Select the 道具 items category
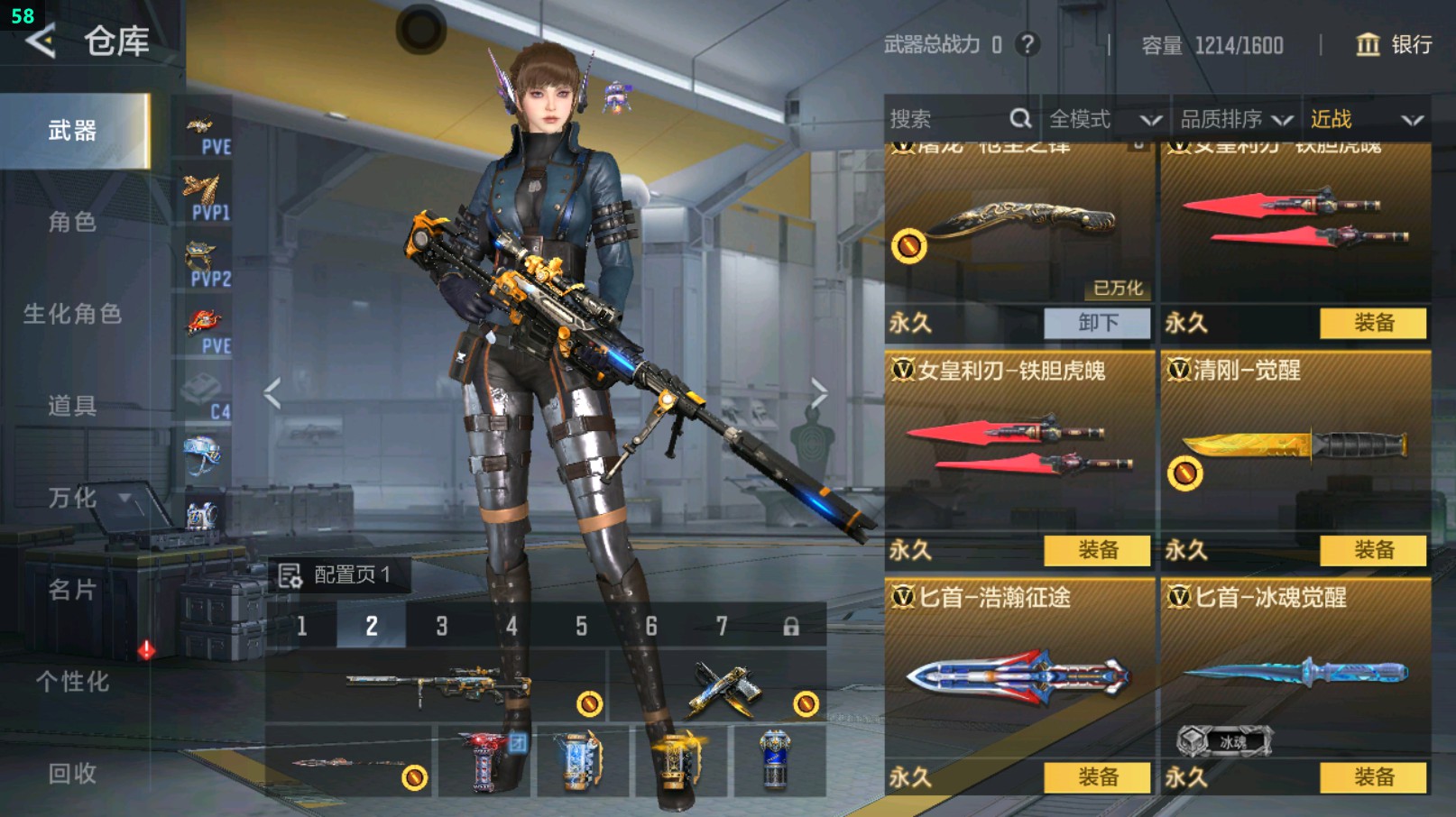This screenshot has height=817, width=1456. 73,406
